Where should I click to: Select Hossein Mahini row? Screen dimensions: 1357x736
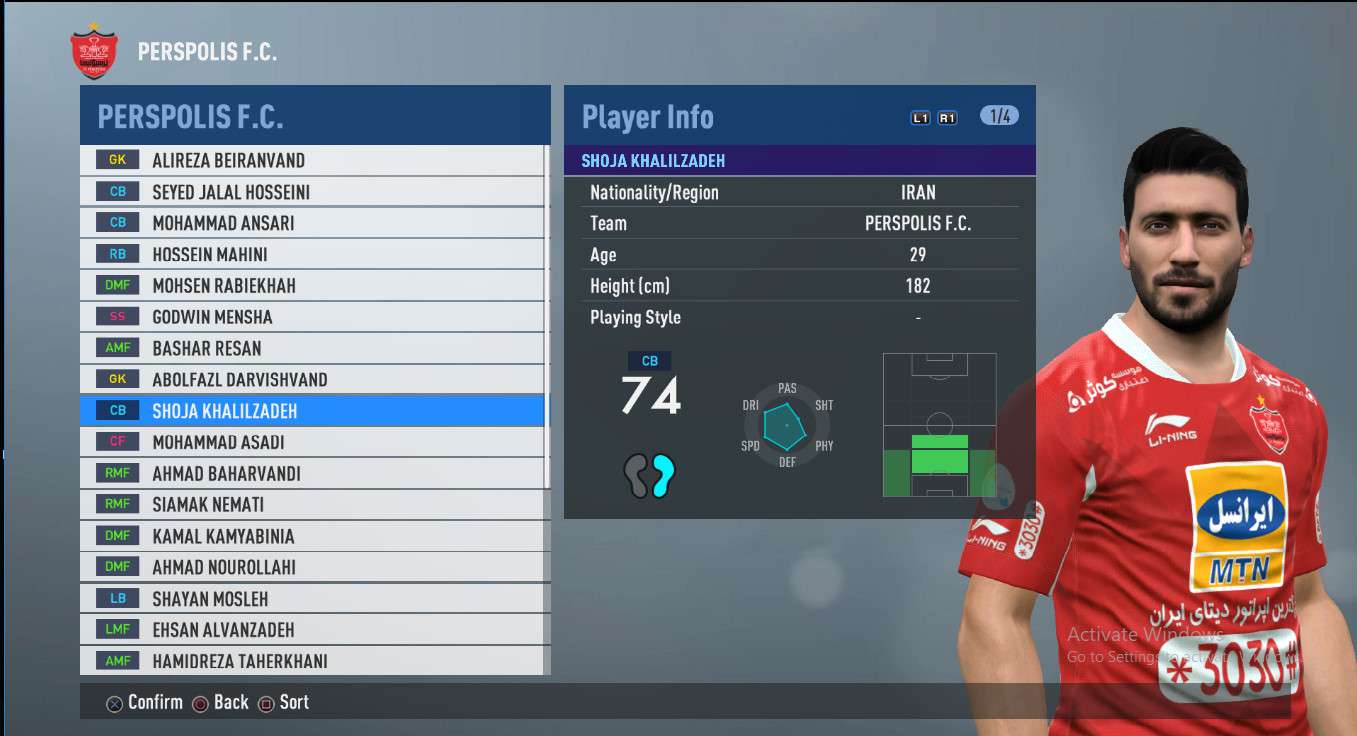click(313, 255)
